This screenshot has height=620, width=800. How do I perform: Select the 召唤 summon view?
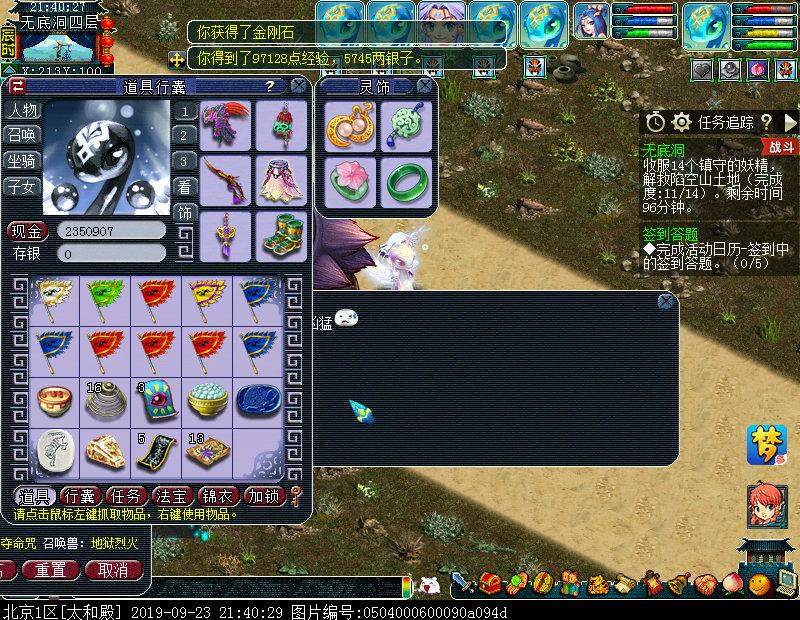(x=21, y=136)
